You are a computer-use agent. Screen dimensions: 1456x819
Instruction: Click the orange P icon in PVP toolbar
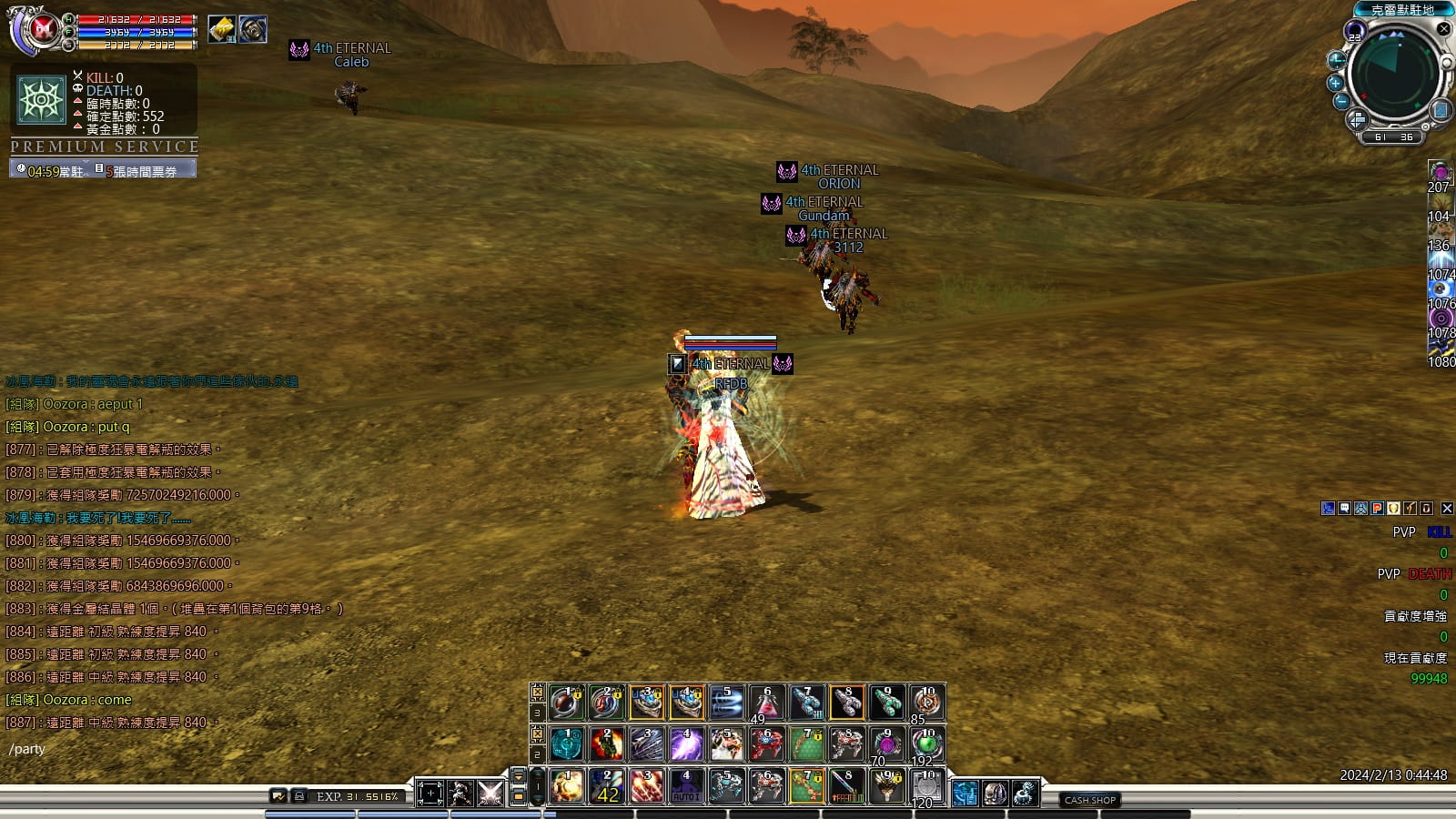tap(1377, 509)
